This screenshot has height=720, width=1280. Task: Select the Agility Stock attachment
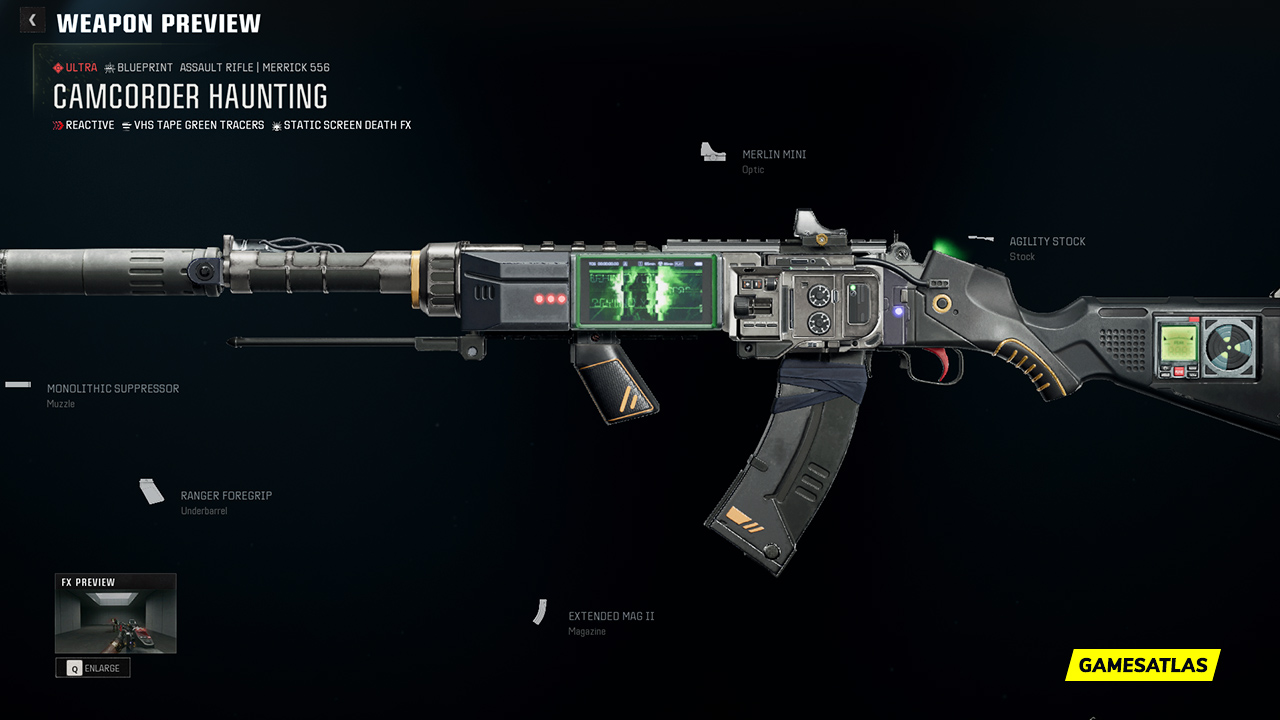(1046, 242)
